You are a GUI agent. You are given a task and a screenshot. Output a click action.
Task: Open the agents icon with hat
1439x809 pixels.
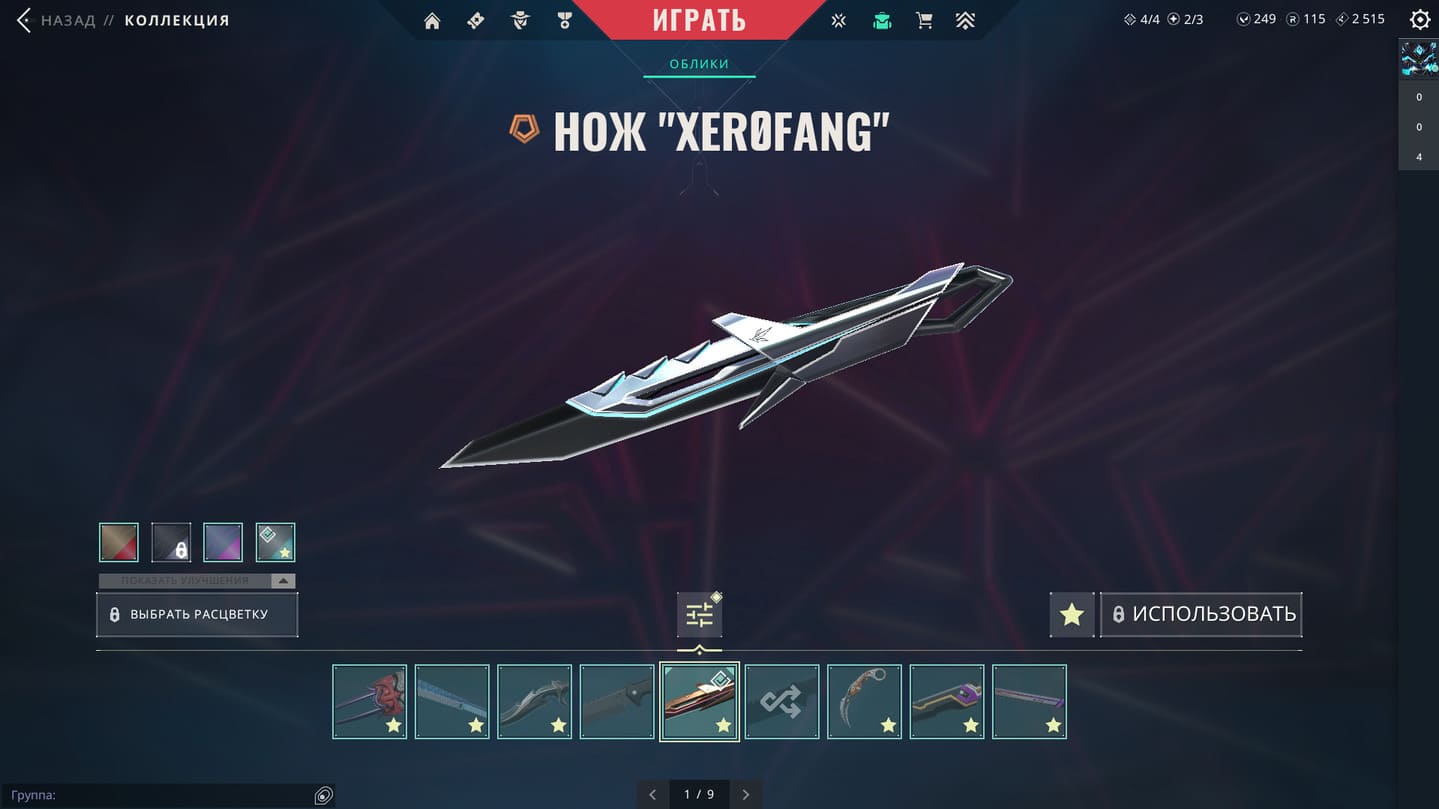point(520,21)
